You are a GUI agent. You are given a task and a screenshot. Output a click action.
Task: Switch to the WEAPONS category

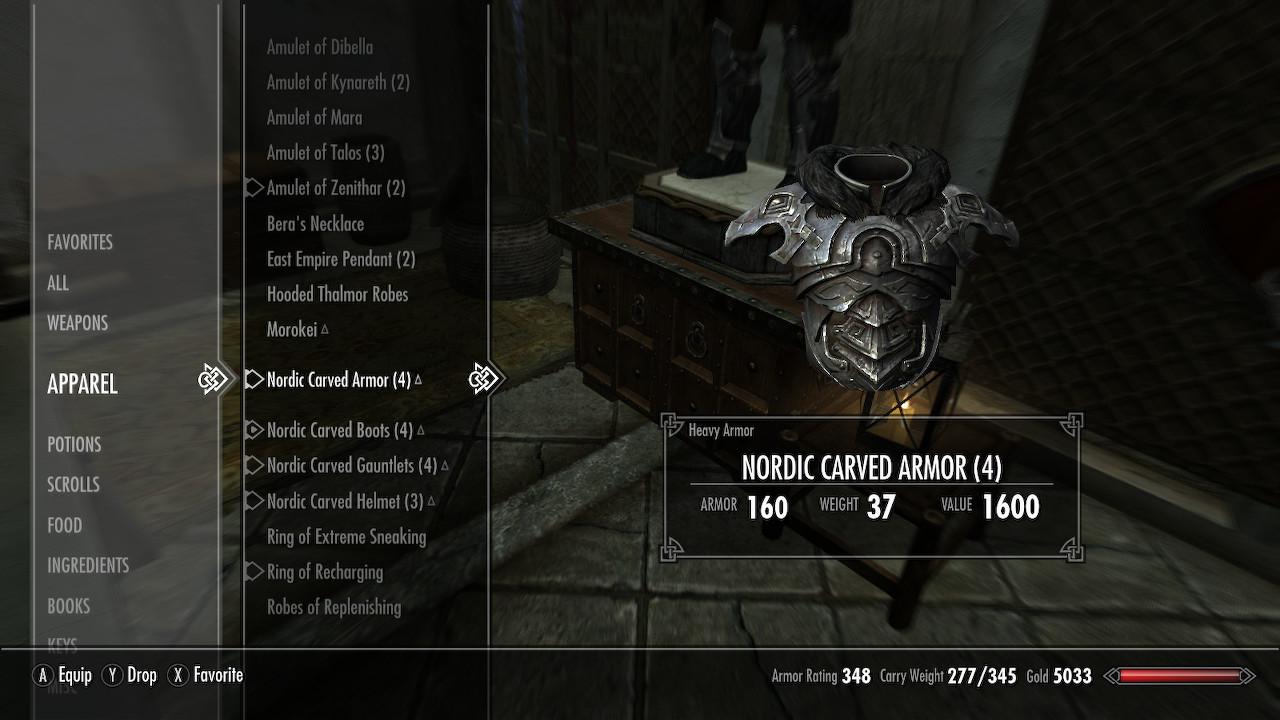77,323
